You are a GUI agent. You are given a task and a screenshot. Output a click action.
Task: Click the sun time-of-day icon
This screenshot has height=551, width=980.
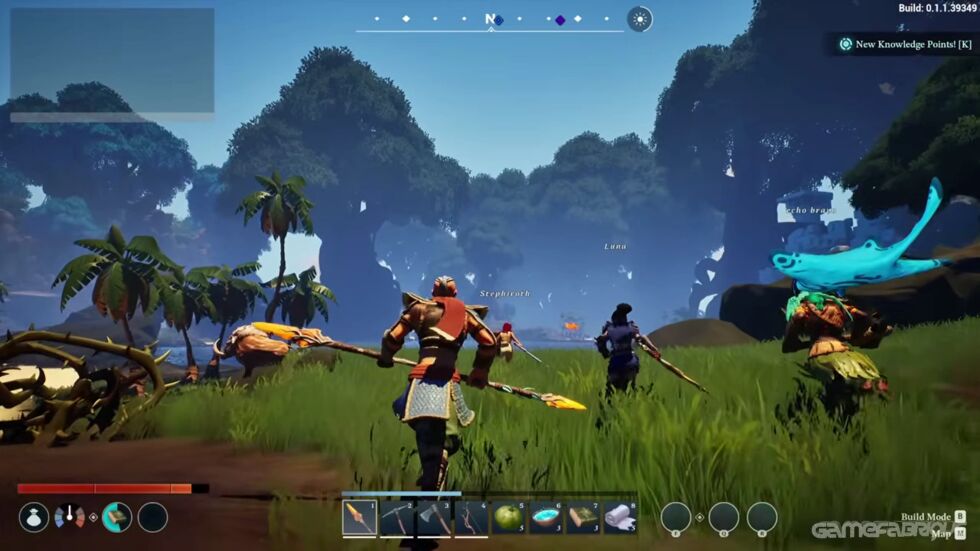(639, 19)
